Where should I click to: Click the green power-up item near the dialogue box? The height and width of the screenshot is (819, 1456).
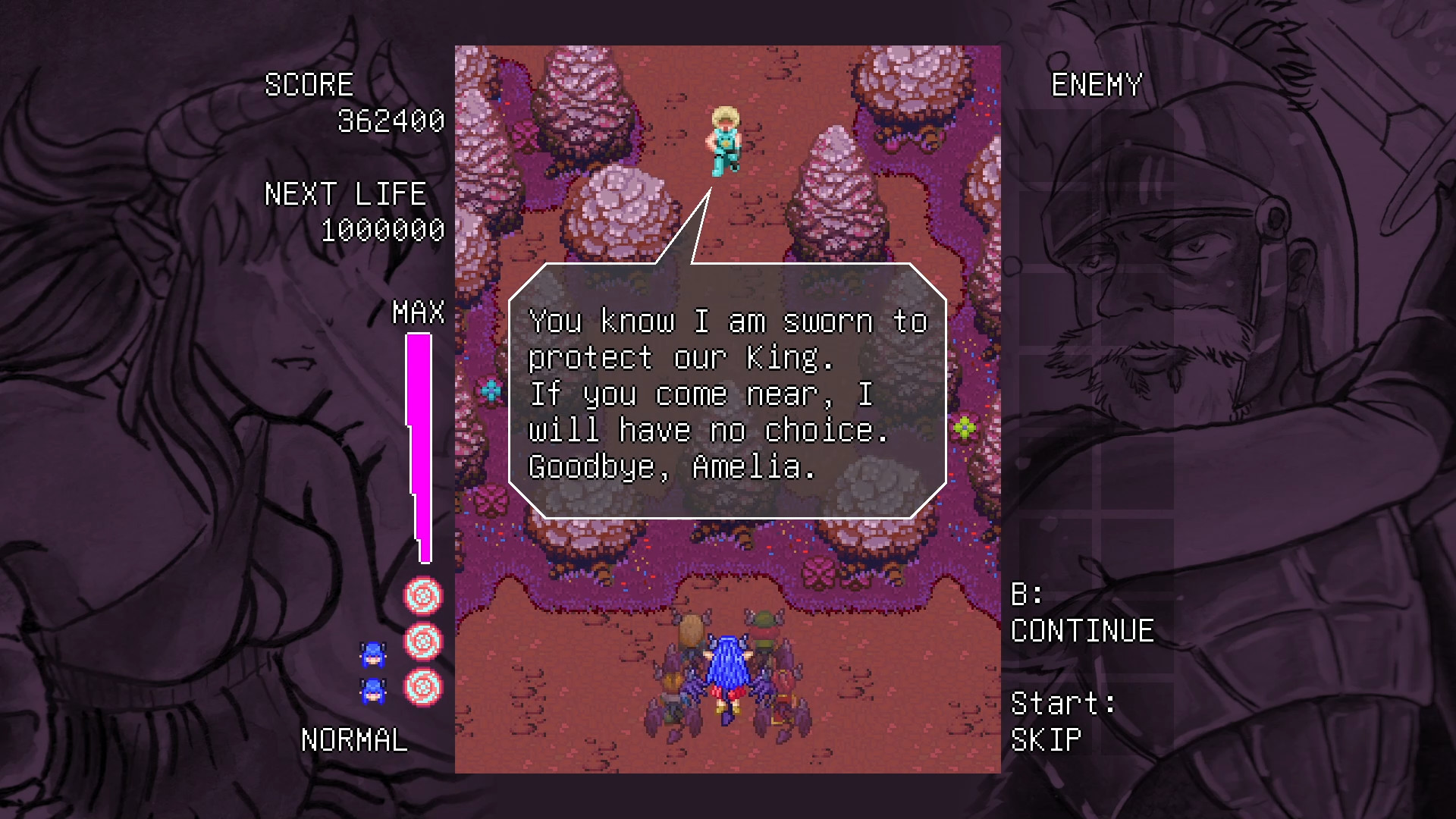point(966,429)
